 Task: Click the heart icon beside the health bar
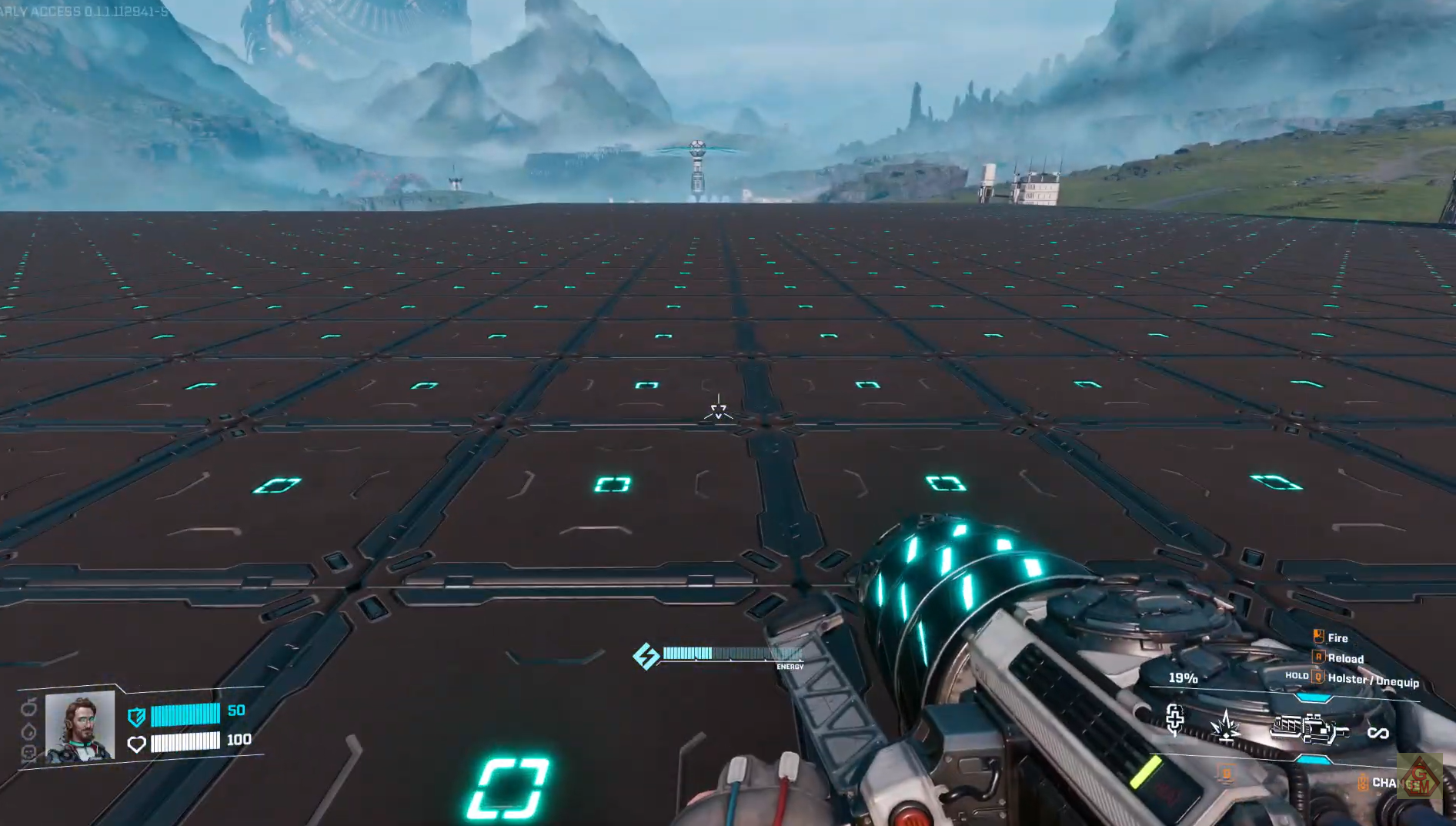pyautogui.click(x=136, y=744)
